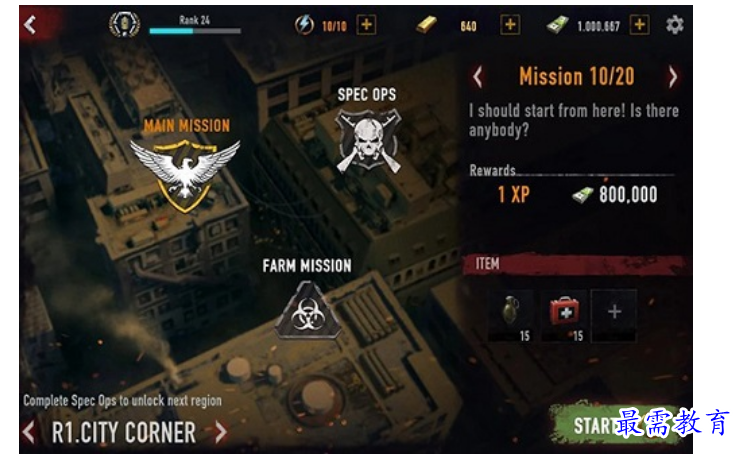738x454 pixels.
Task: Start the mission
Action: pos(600,425)
